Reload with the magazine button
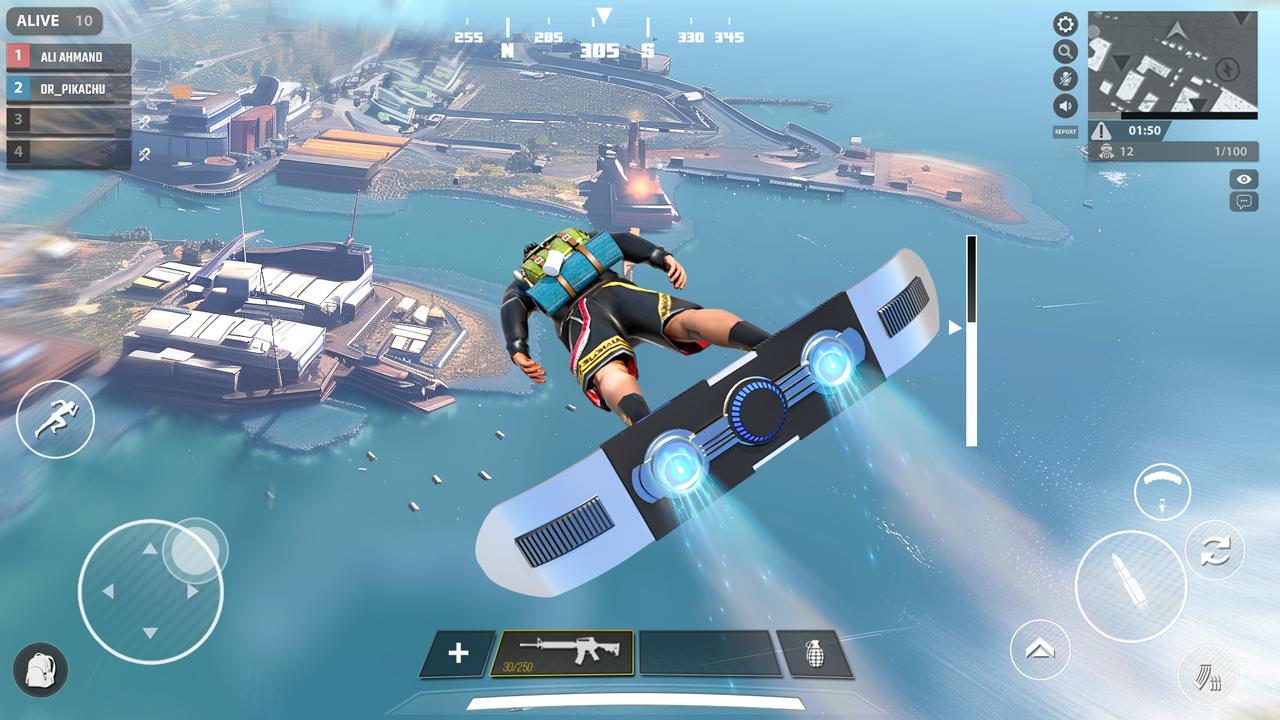Image resolution: width=1280 pixels, height=720 pixels. click(1208, 677)
